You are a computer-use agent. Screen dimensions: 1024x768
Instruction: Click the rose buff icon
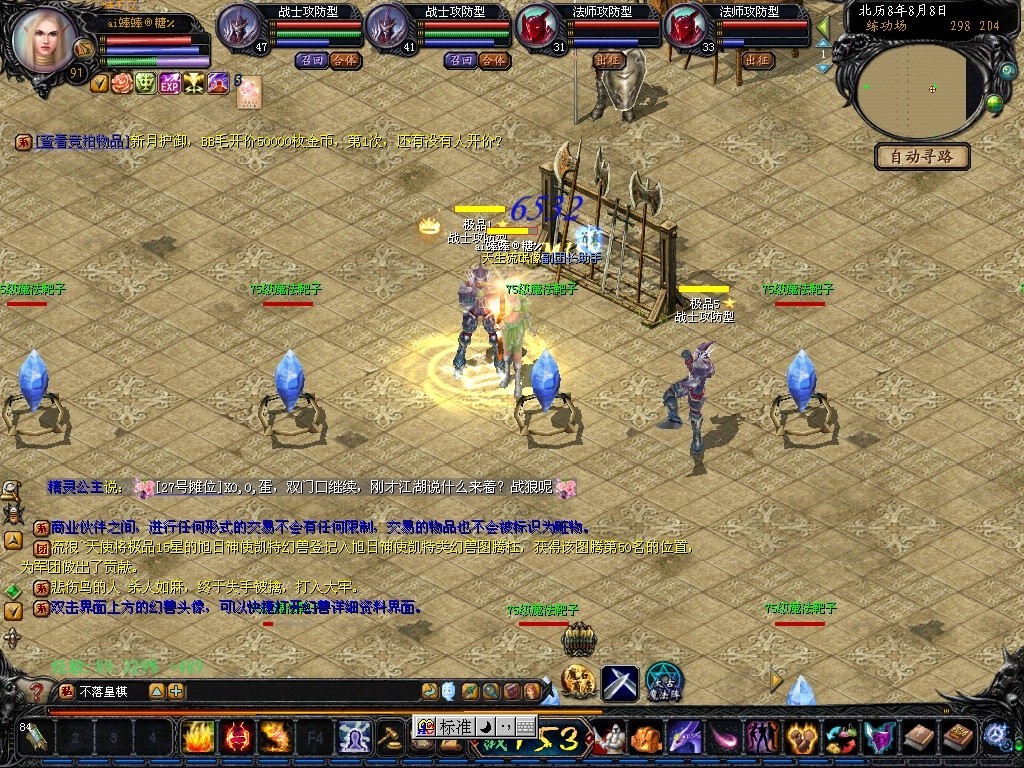pos(122,83)
